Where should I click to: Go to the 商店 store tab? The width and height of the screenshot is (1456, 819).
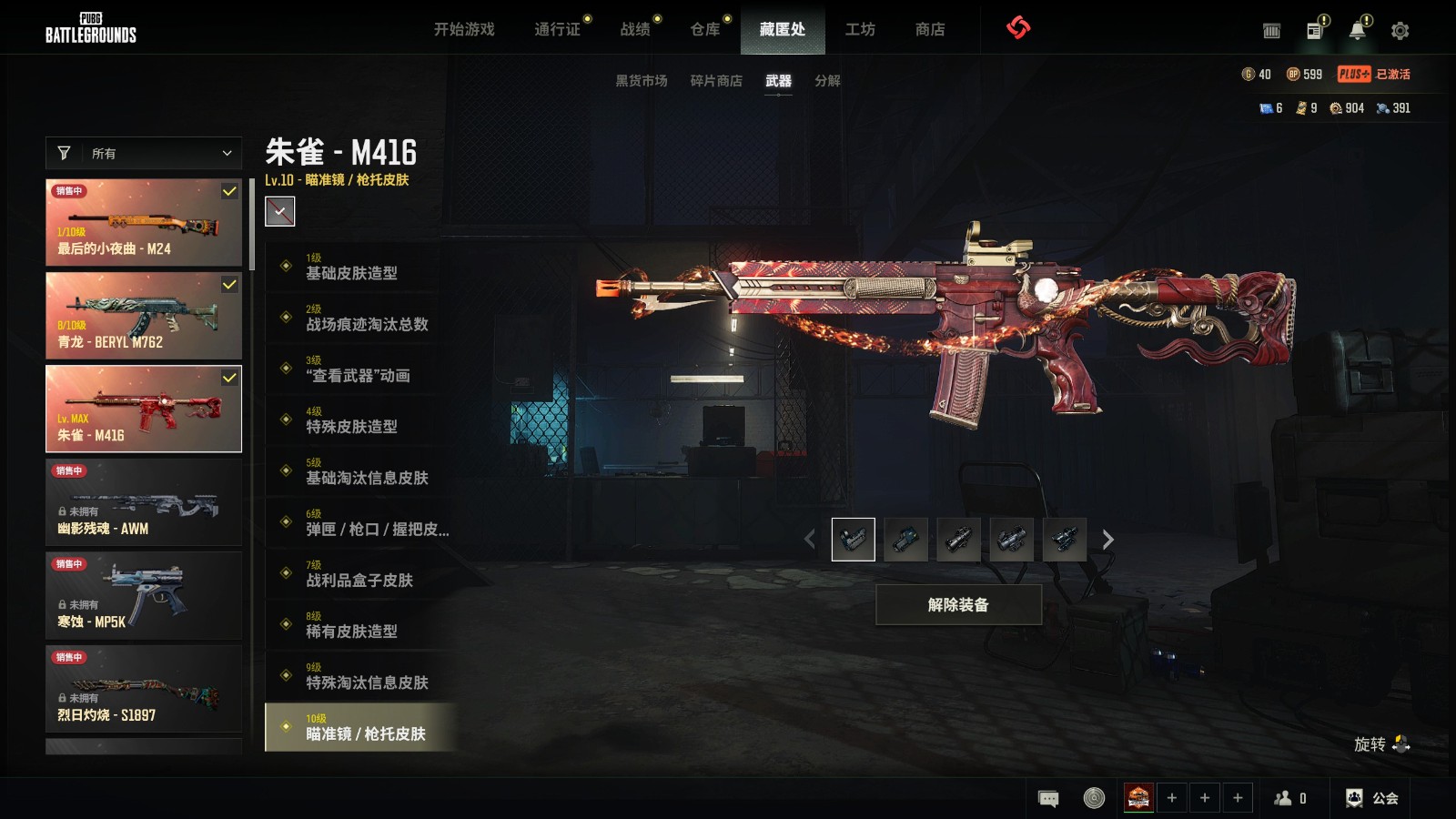(x=930, y=29)
